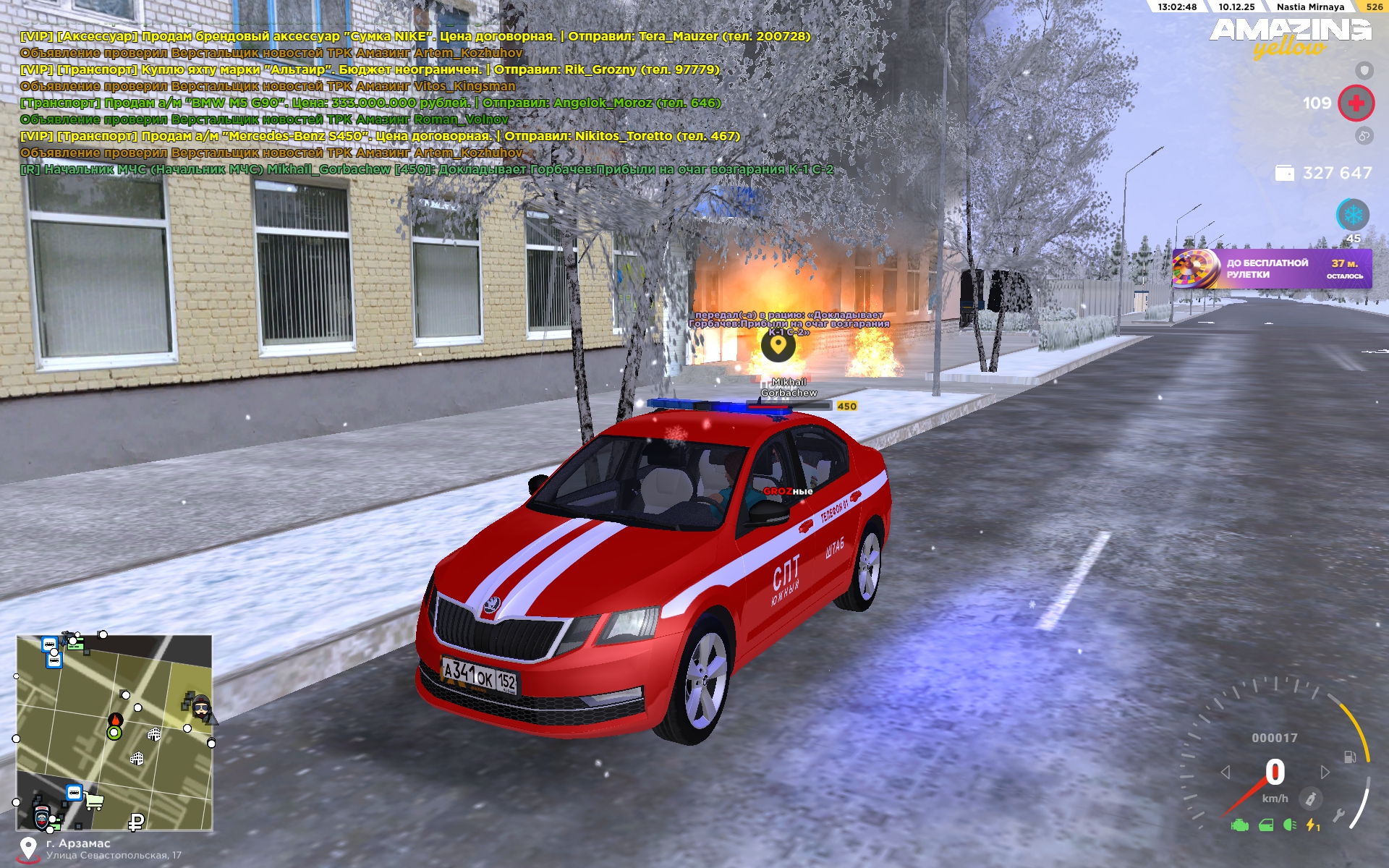This screenshot has width=1389, height=868.
Task: Activate the left turn signal arrow
Action: click(1226, 773)
